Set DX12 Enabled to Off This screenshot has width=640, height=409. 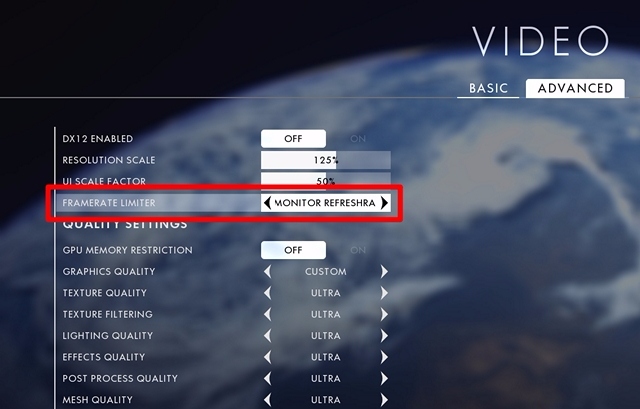pyautogui.click(x=293, y=139)
